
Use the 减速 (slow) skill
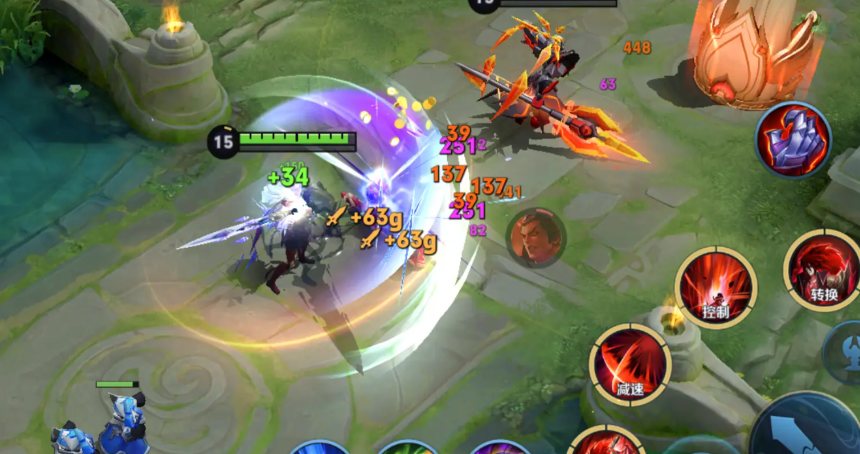click(629, 363)
